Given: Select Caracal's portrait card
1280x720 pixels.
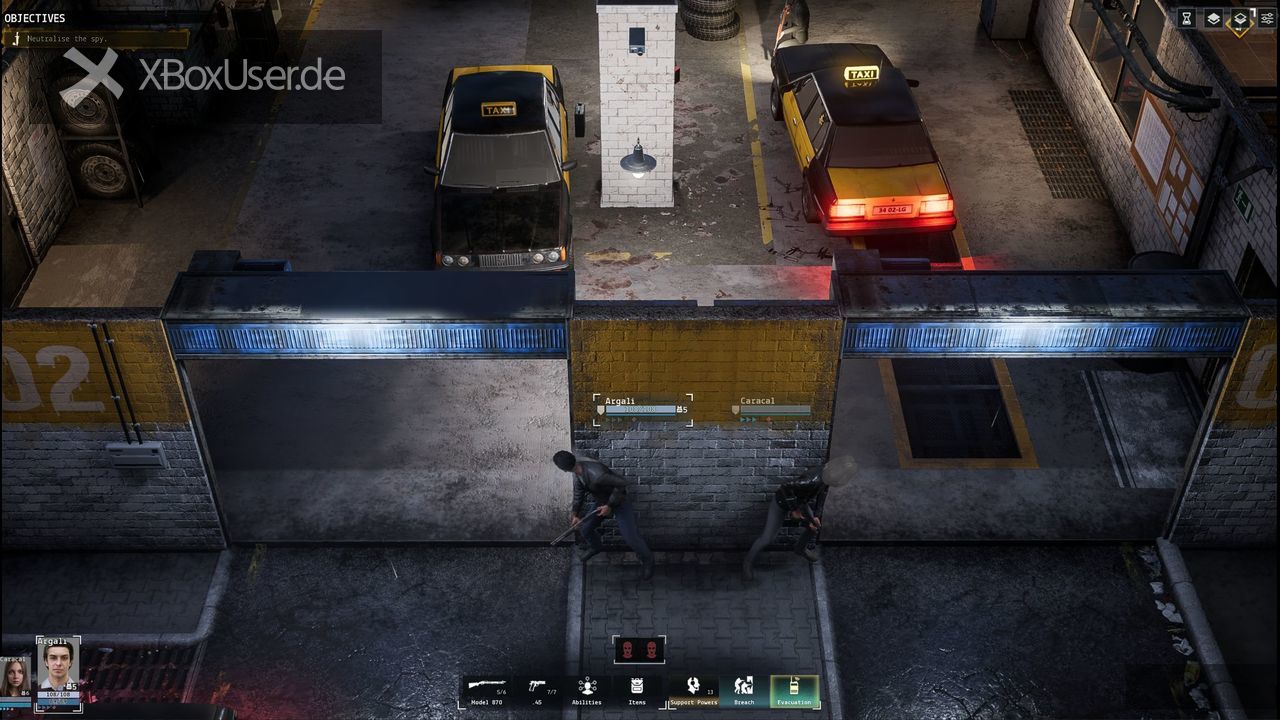Looking at the screenshot, I should [14, 677].
